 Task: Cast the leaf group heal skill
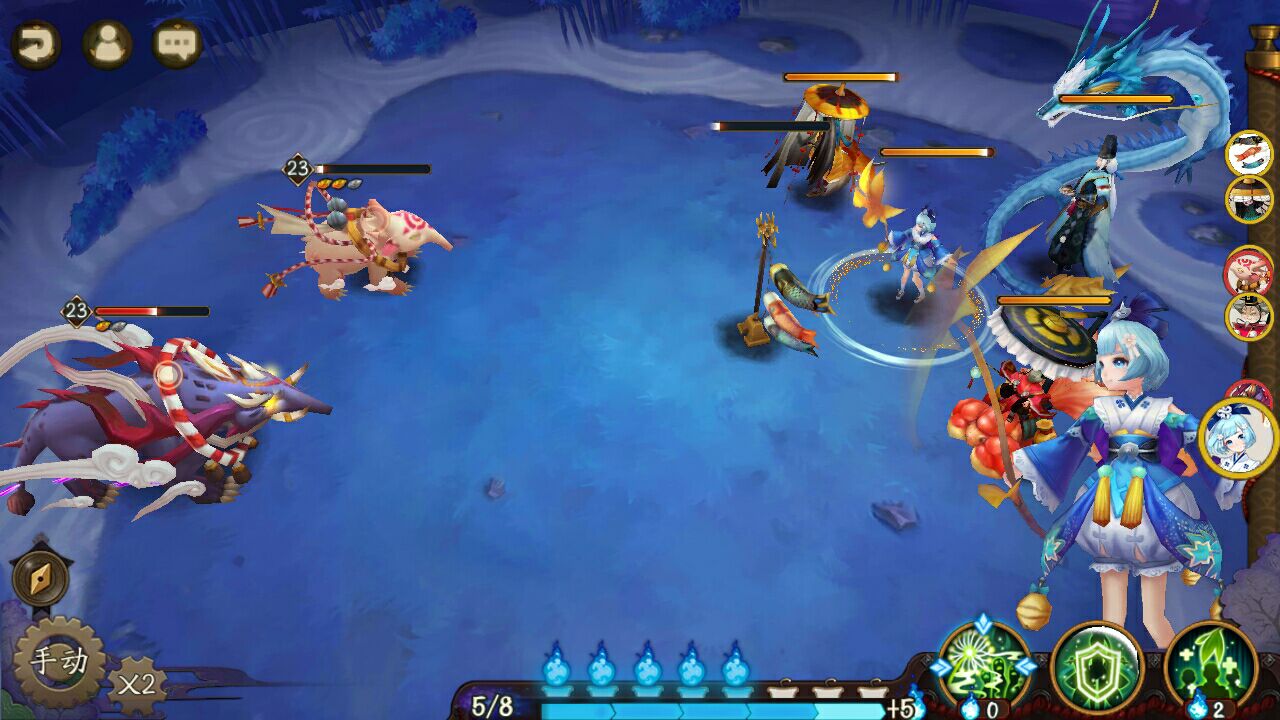pyautogui.click(x=1210, y=666)
